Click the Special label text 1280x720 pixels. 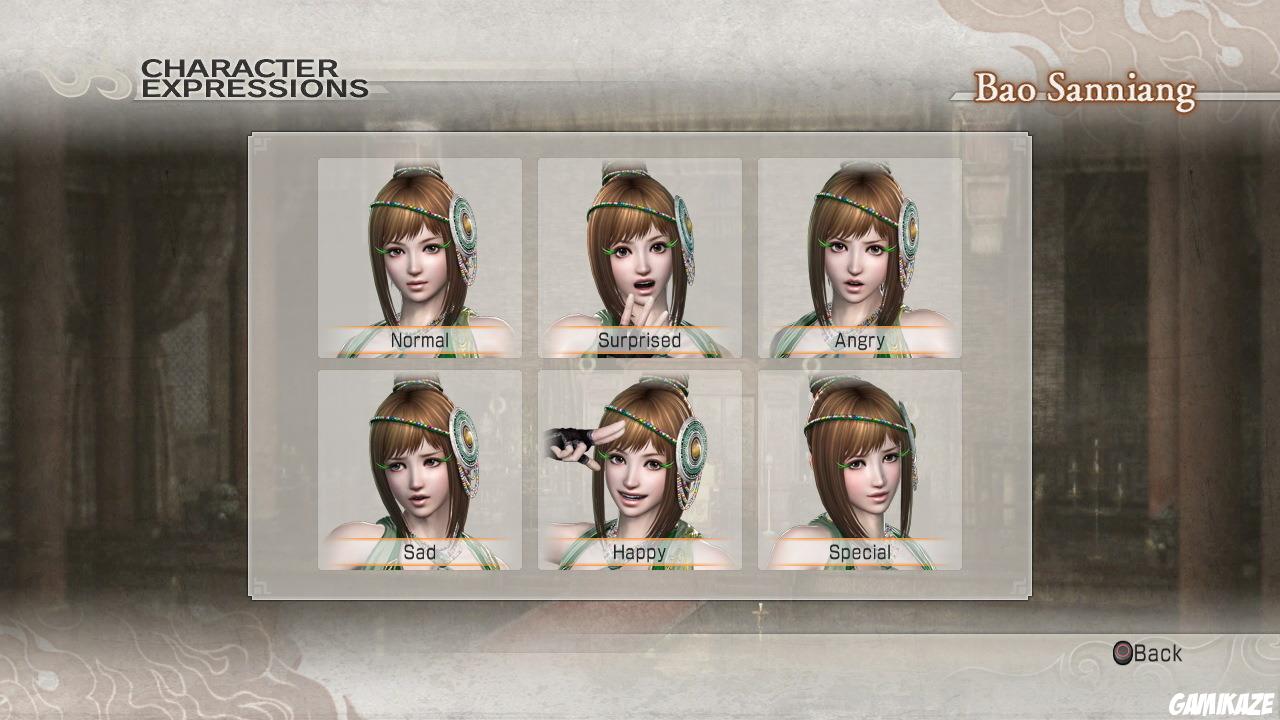(x=860, y=551)
